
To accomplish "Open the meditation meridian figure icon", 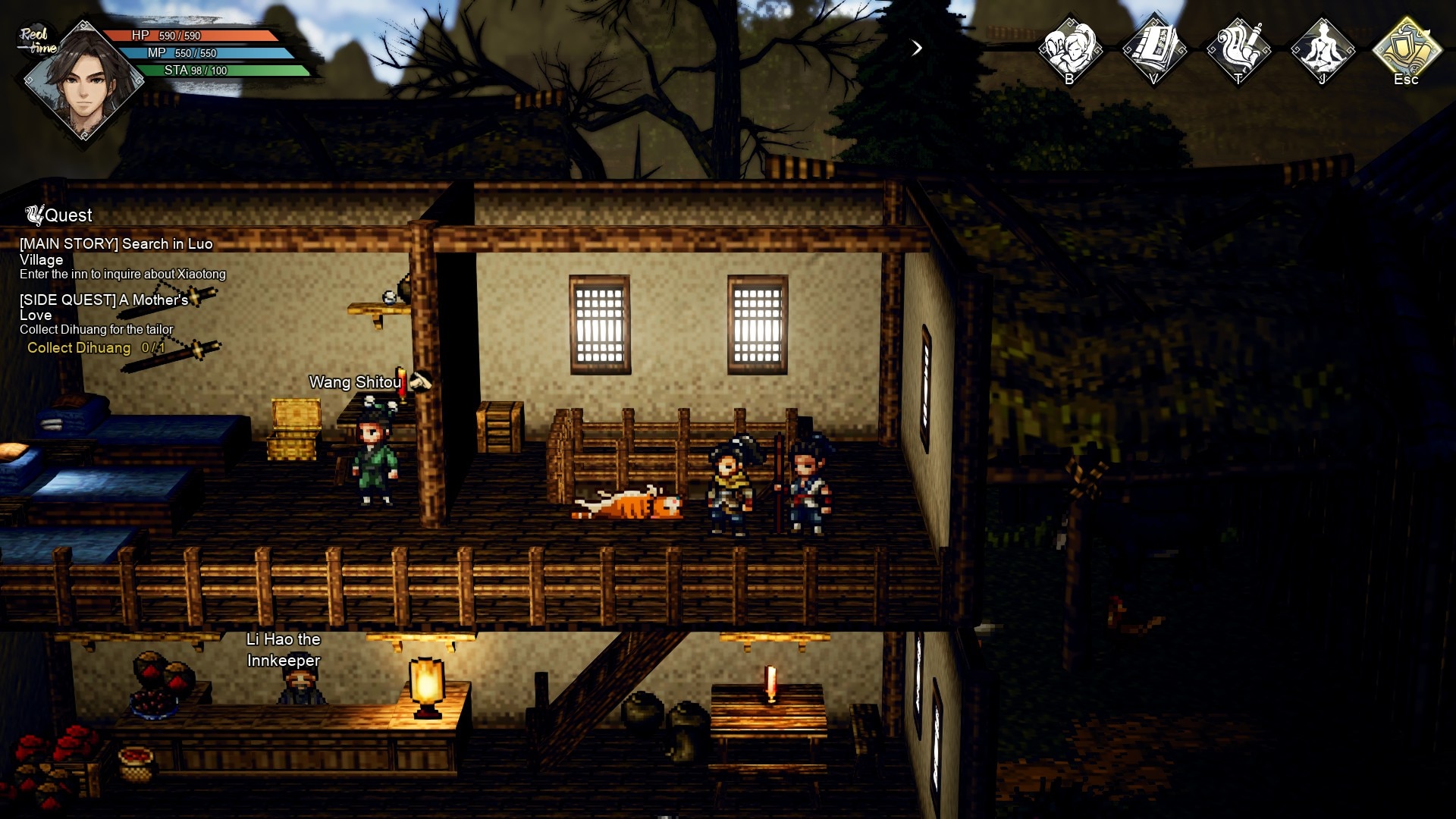I will (1323, 49).
